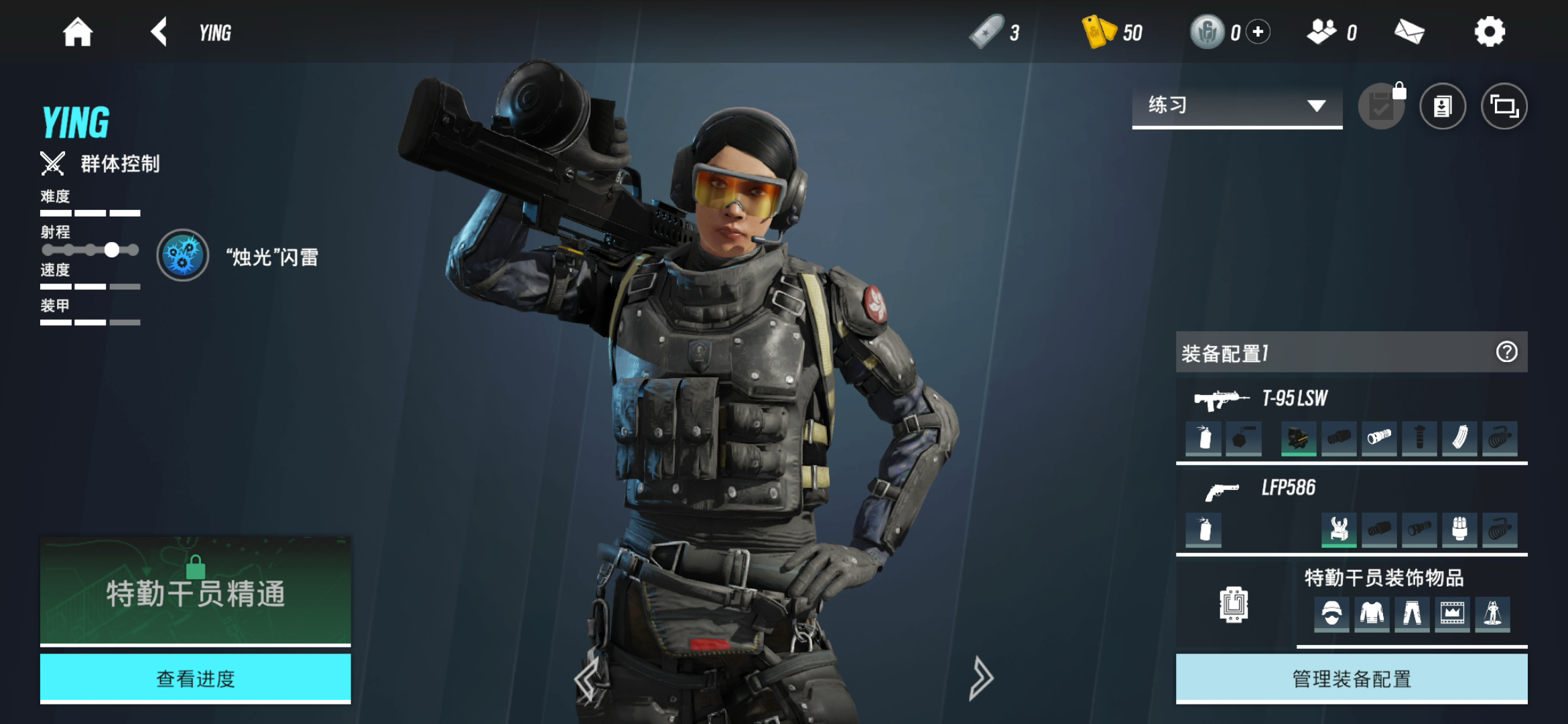Switch to the next operator arrow
This screenshot has width=1568, height=724.
coord(980,678)
